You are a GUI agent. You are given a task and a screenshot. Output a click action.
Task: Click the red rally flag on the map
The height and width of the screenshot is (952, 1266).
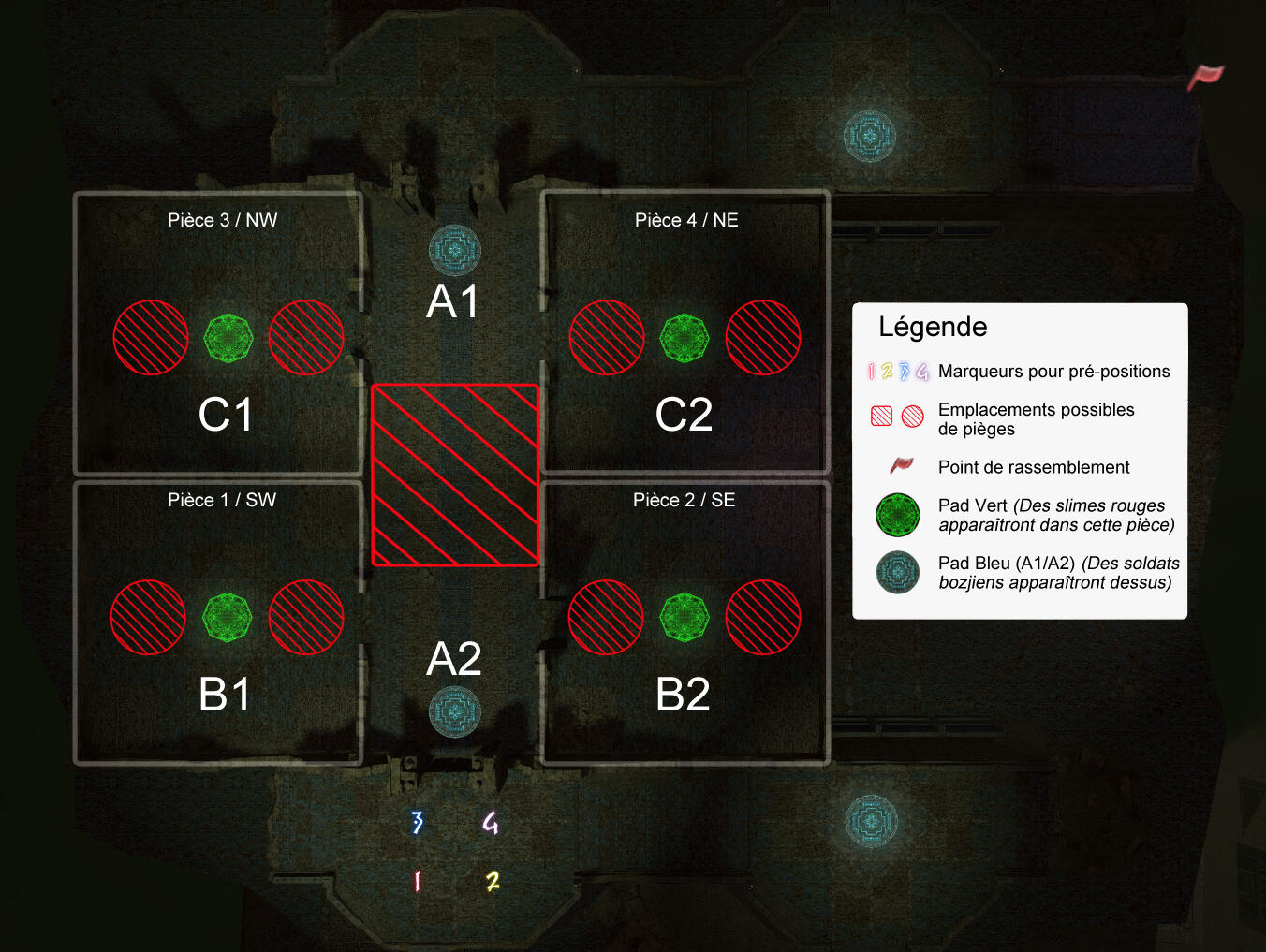(x=1206, y=76)
